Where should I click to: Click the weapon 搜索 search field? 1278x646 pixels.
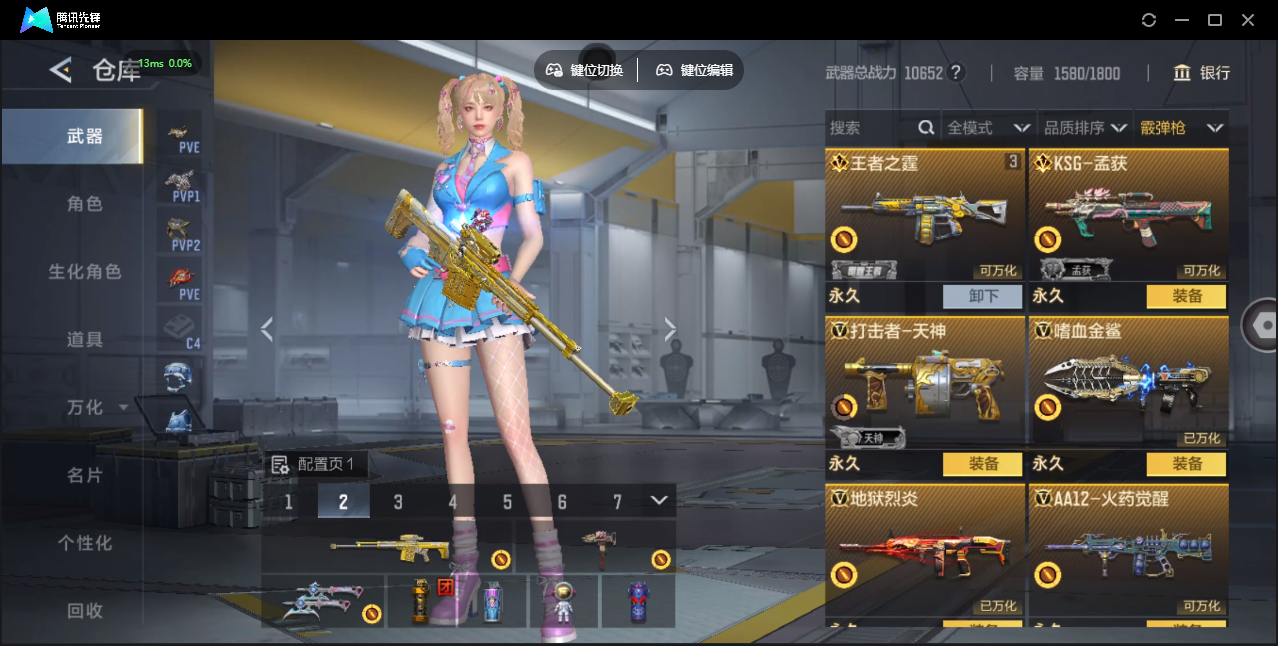pyautogui.click(x=870, y=128)
